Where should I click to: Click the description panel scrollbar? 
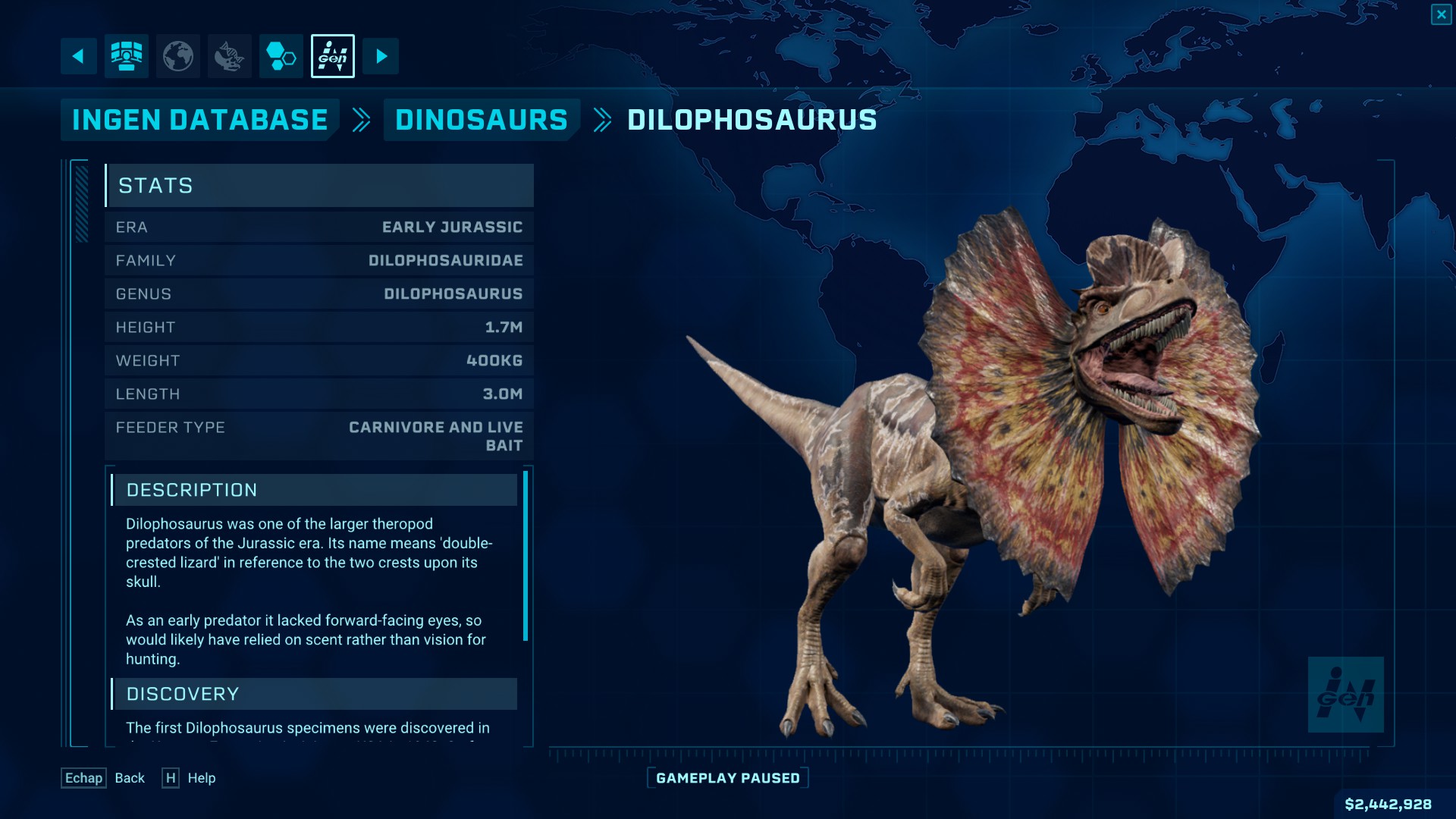coord(526,556)
